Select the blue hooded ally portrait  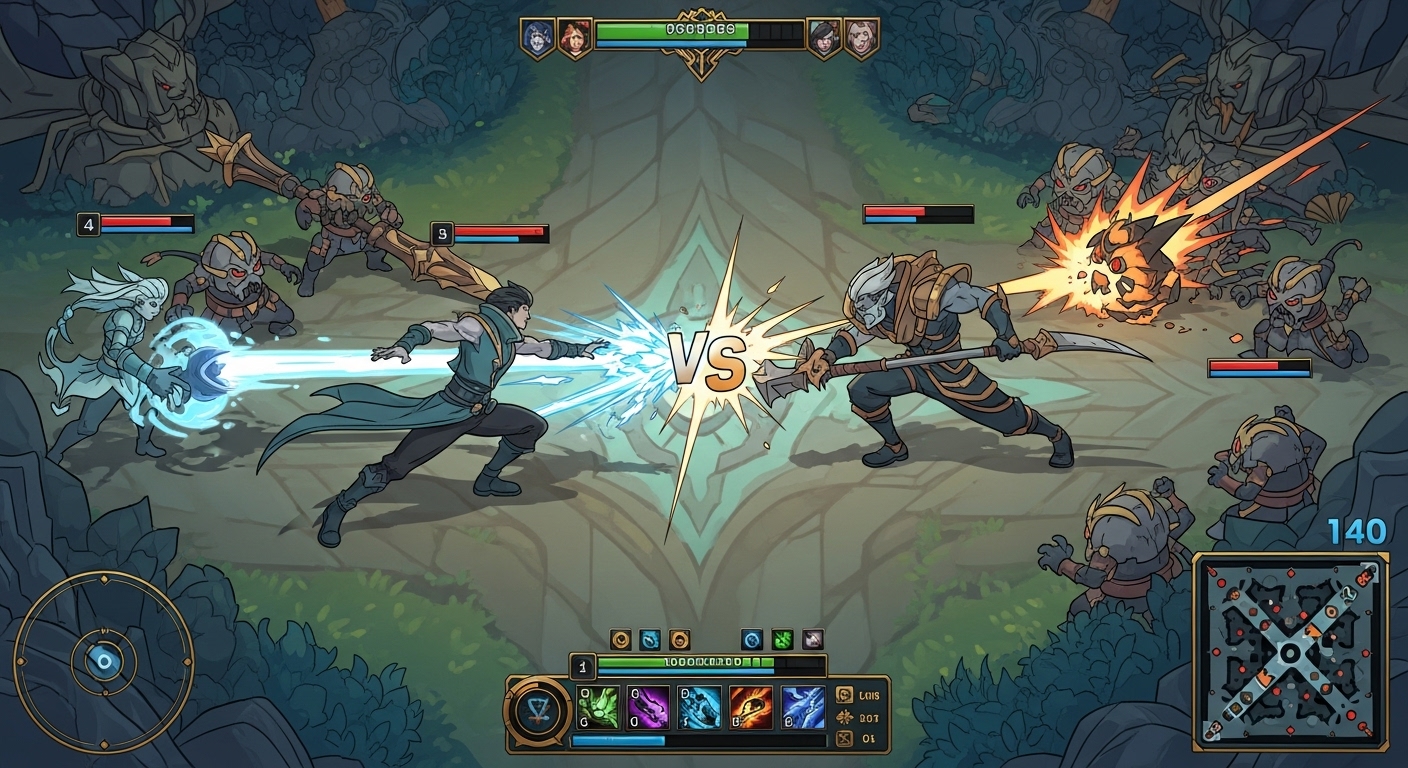pos(537,38)
